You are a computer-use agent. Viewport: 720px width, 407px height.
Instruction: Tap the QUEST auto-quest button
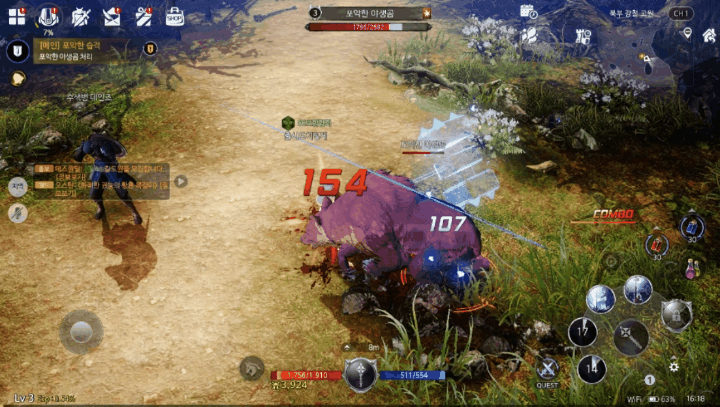pyautogui.click(x=547, y=369)
